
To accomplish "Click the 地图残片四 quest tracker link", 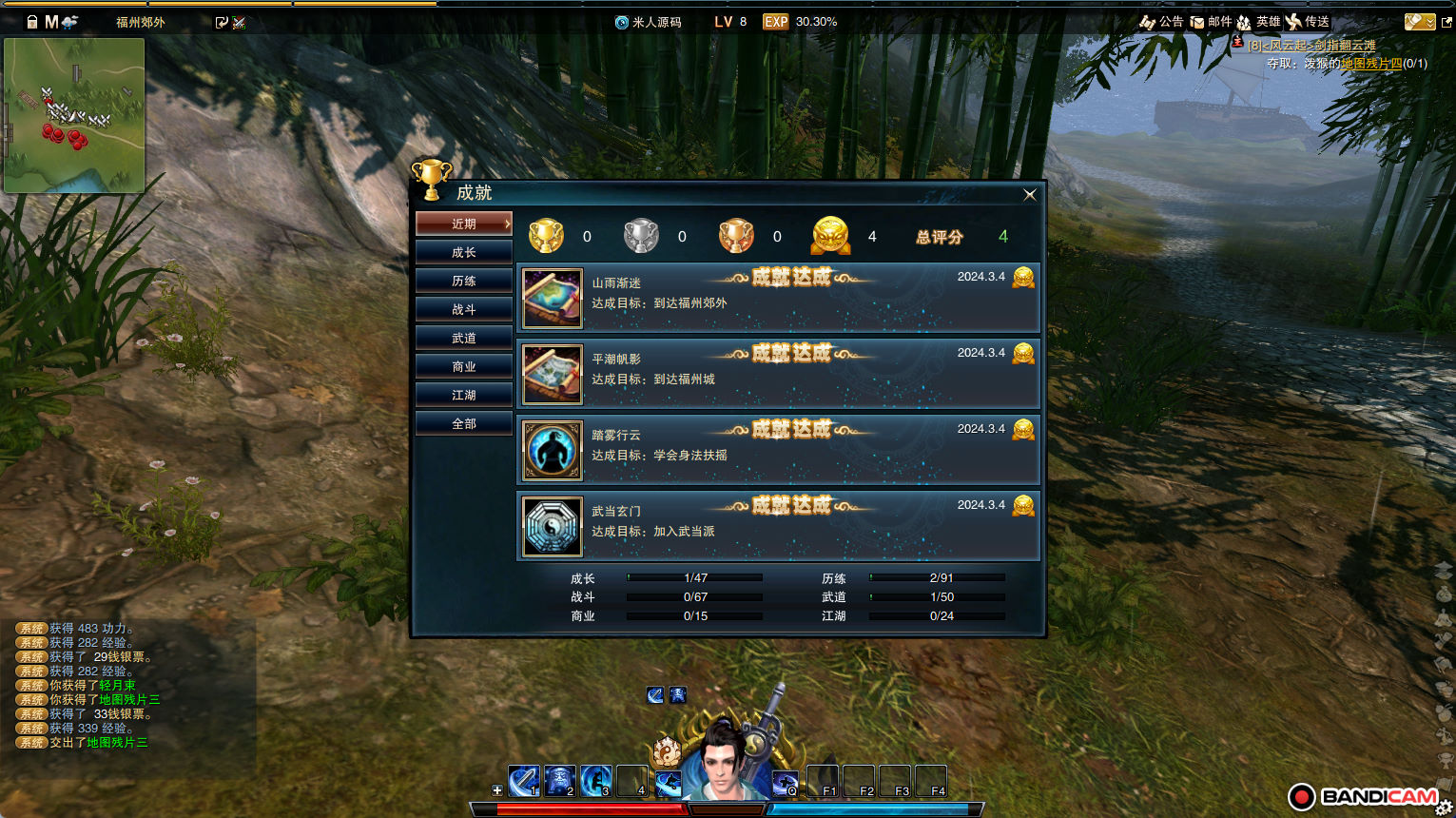I will (x=1371, y=64).
